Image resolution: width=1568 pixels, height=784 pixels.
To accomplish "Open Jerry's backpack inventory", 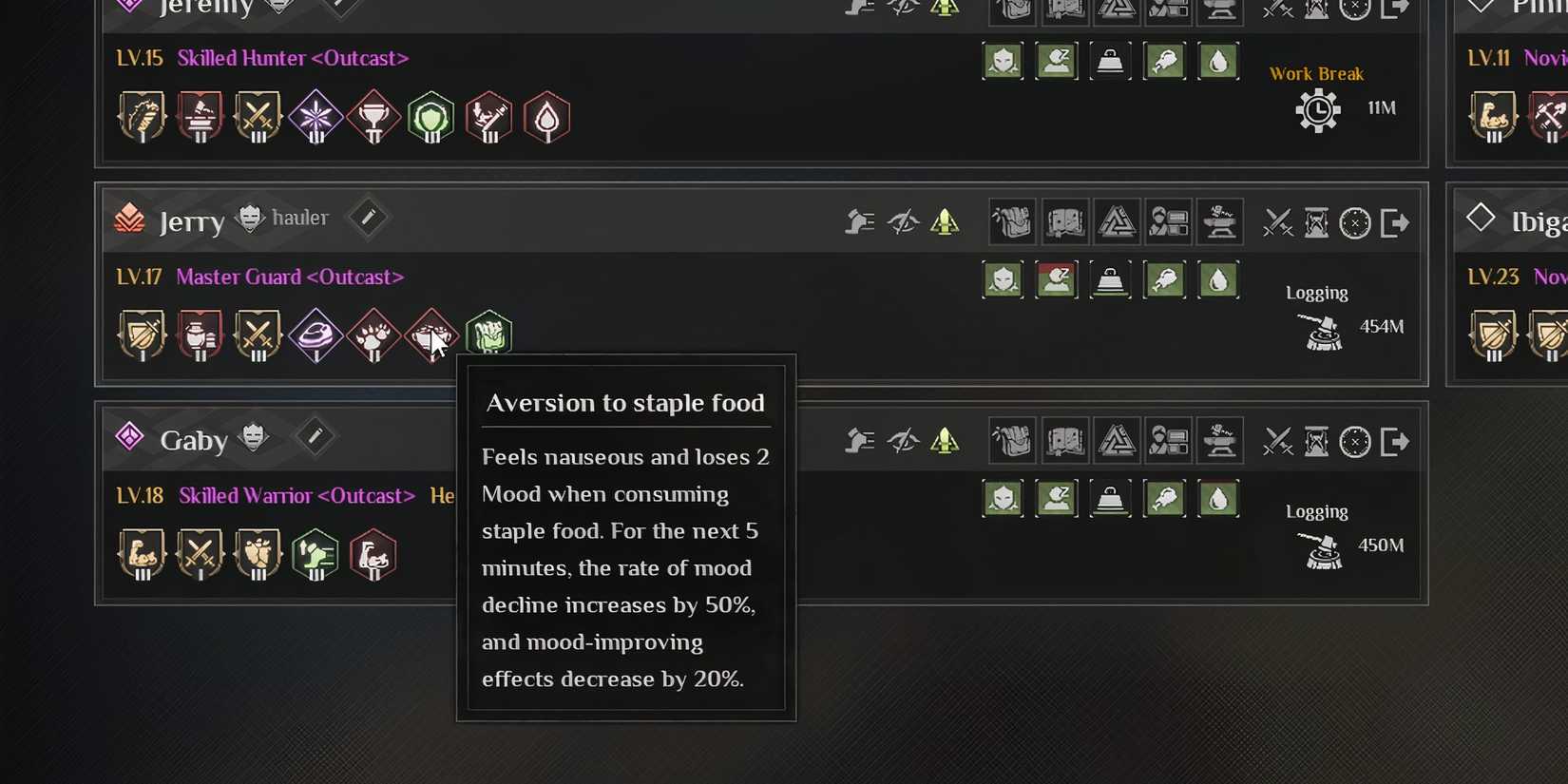I will point(1011,221).
